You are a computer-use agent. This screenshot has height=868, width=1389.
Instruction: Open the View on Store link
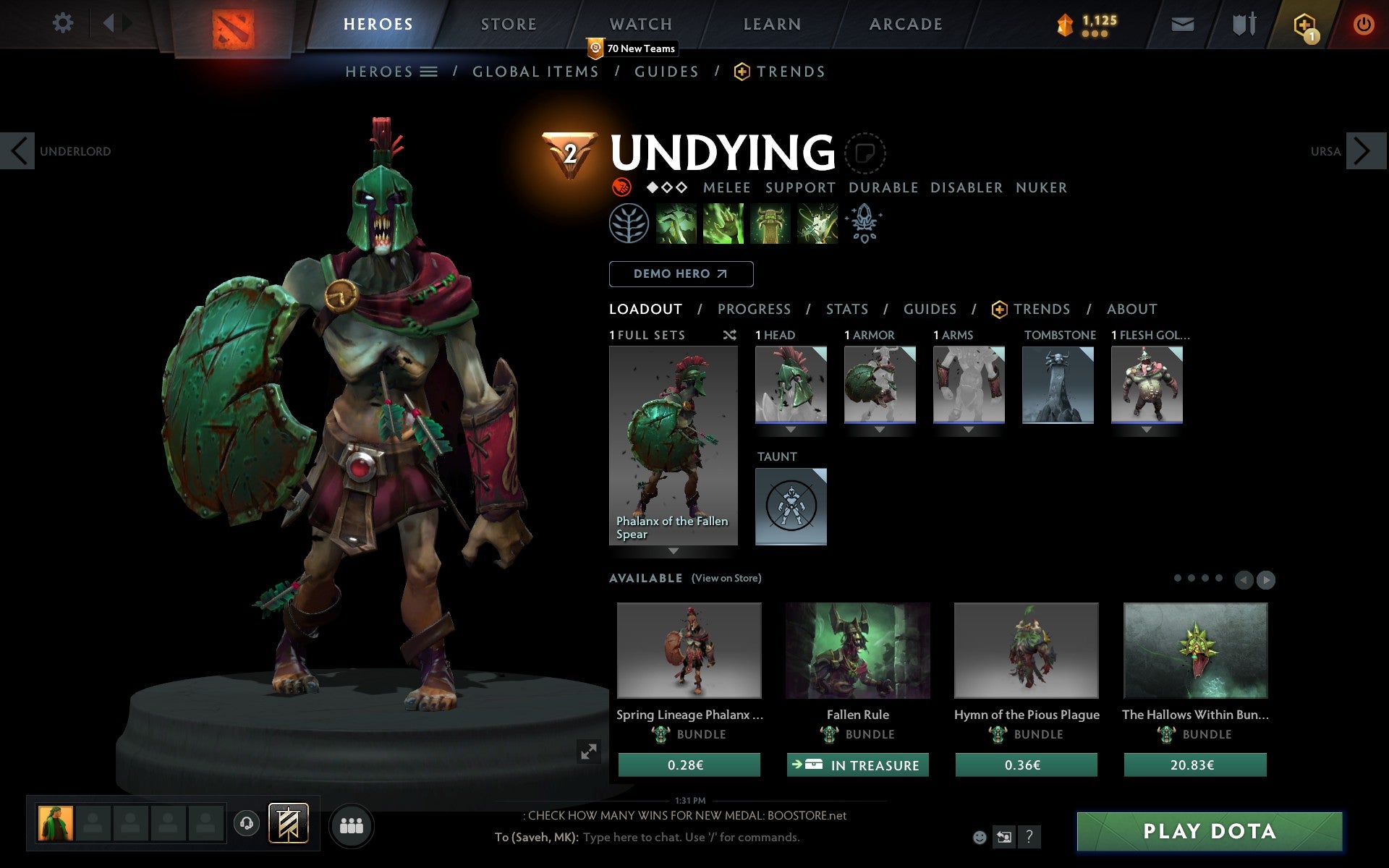coord(726,578)
